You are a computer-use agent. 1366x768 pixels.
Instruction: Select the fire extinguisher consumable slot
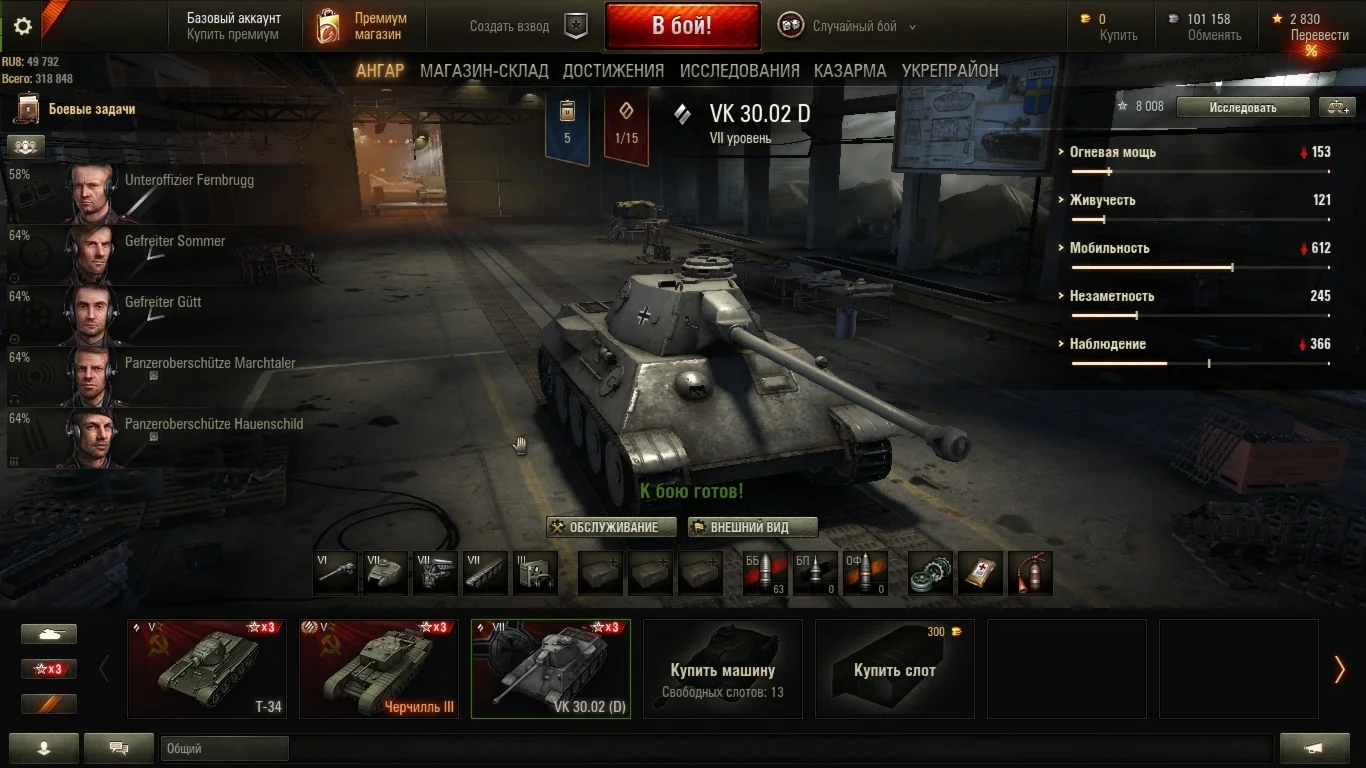click(1030, 572)
